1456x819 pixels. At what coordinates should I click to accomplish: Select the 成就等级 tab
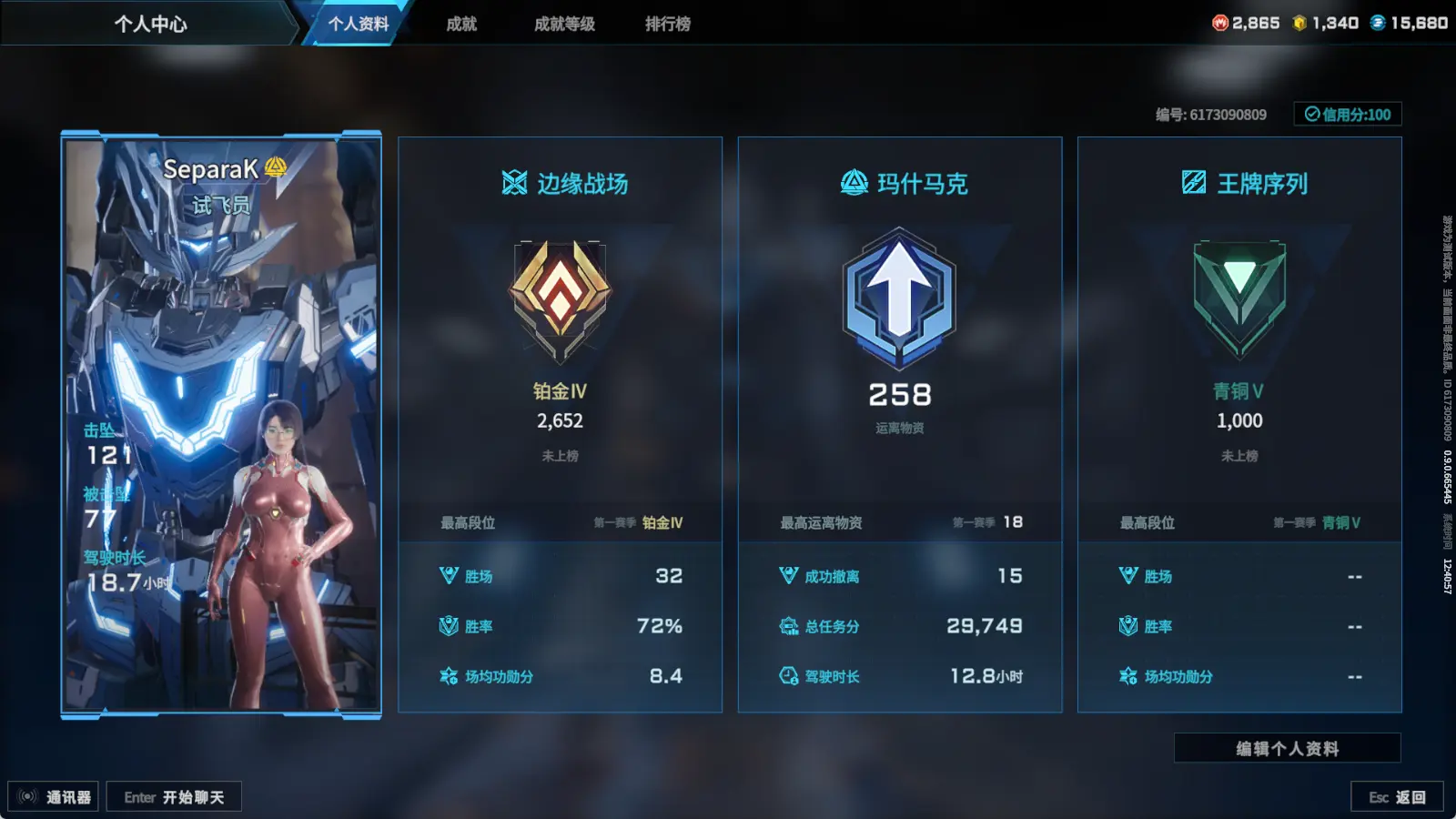coord(564,24)
